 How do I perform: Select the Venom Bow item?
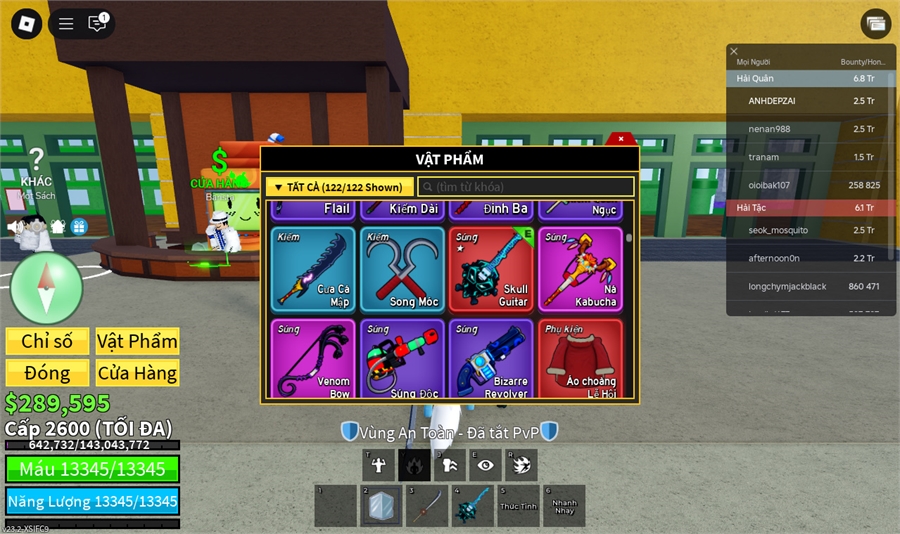[312, 359]
